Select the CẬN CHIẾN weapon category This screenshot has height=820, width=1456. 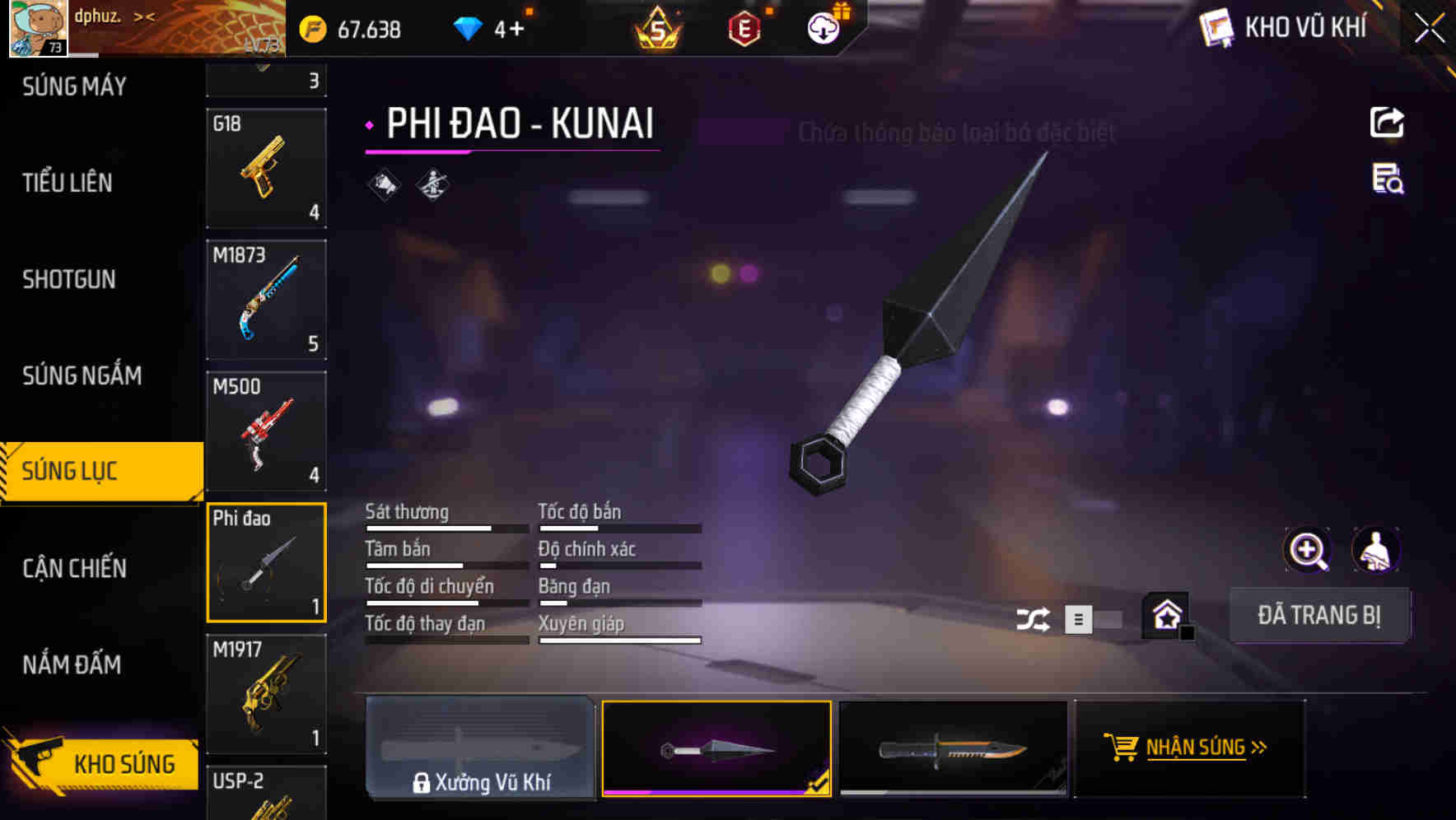click(74, 568)
